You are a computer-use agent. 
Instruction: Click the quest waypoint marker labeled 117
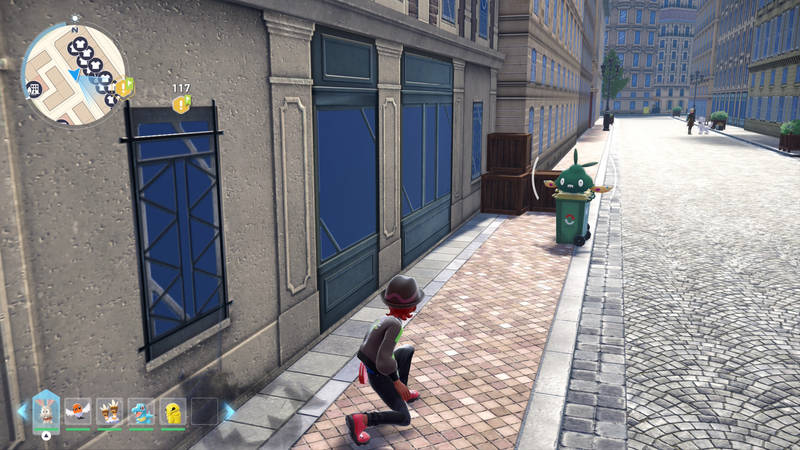click(181, 103)
